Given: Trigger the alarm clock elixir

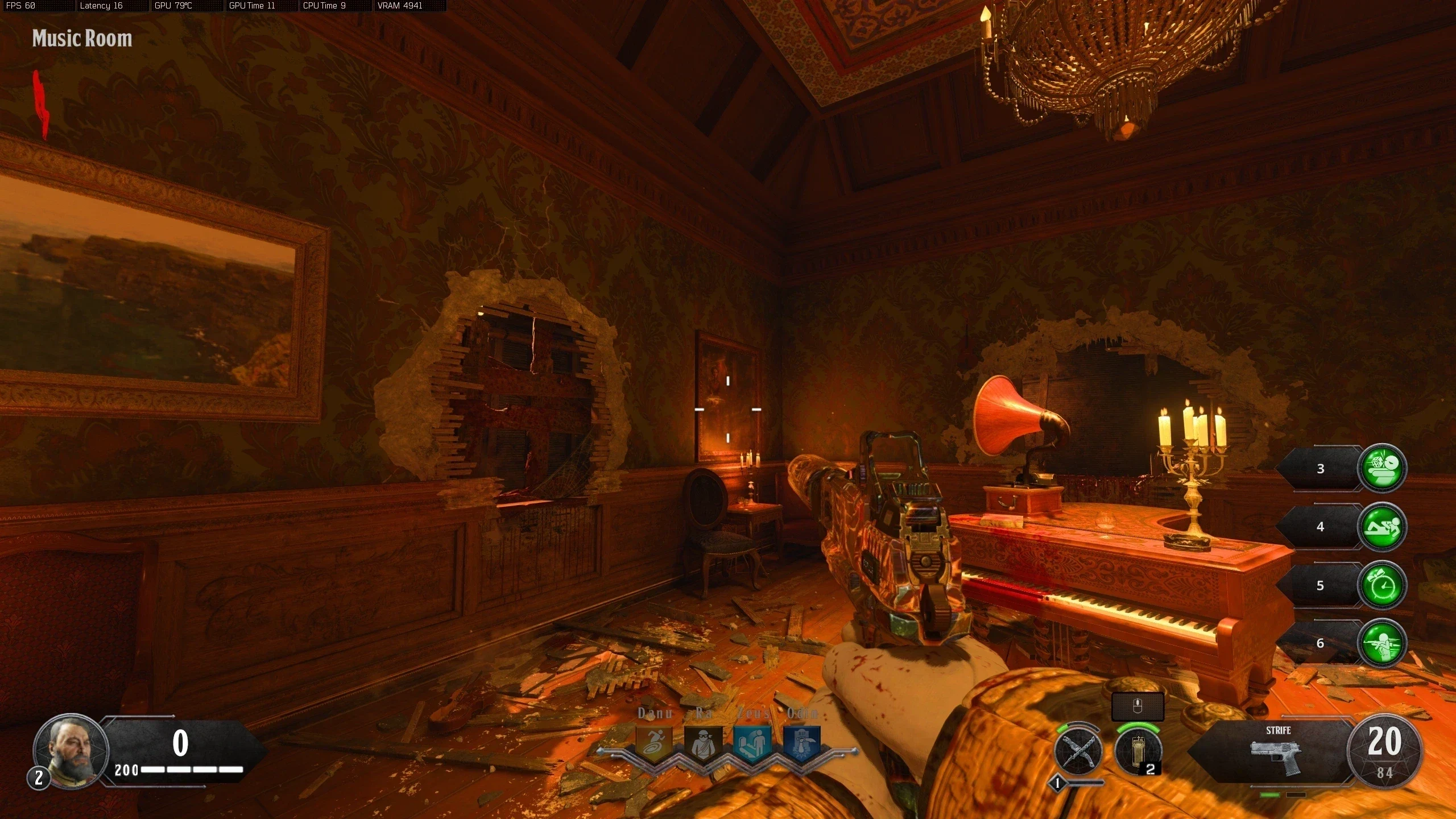Looking at the screenshot, I should [1382, 585].
